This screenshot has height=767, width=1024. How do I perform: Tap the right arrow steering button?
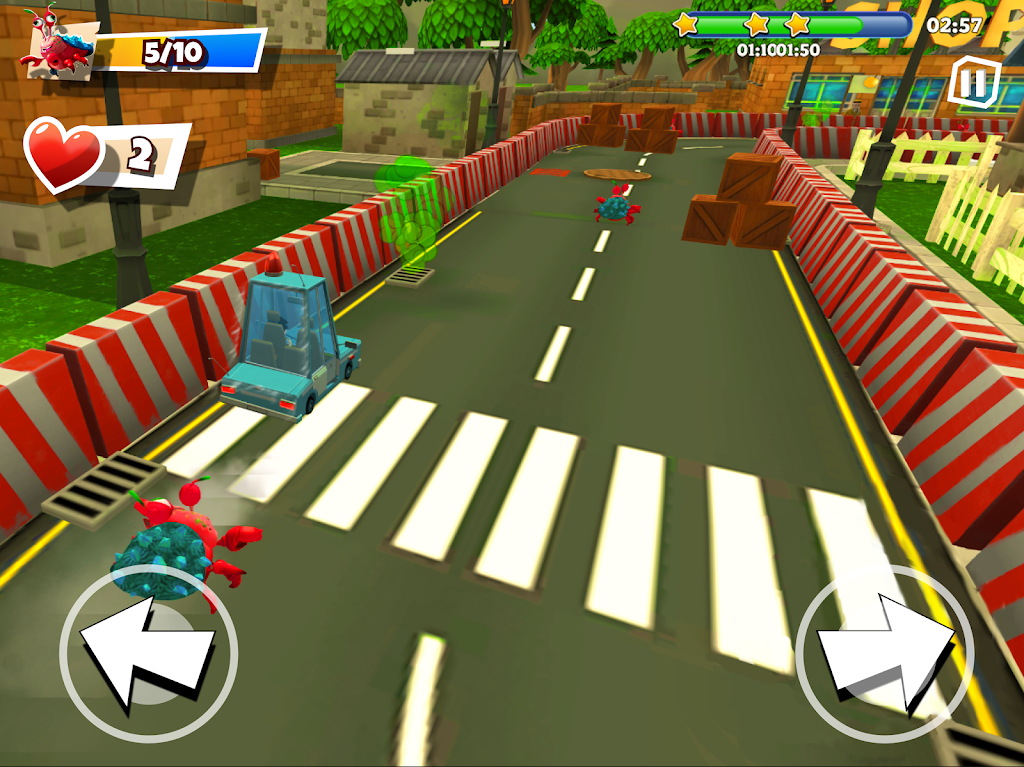click(x=884, y=654)
